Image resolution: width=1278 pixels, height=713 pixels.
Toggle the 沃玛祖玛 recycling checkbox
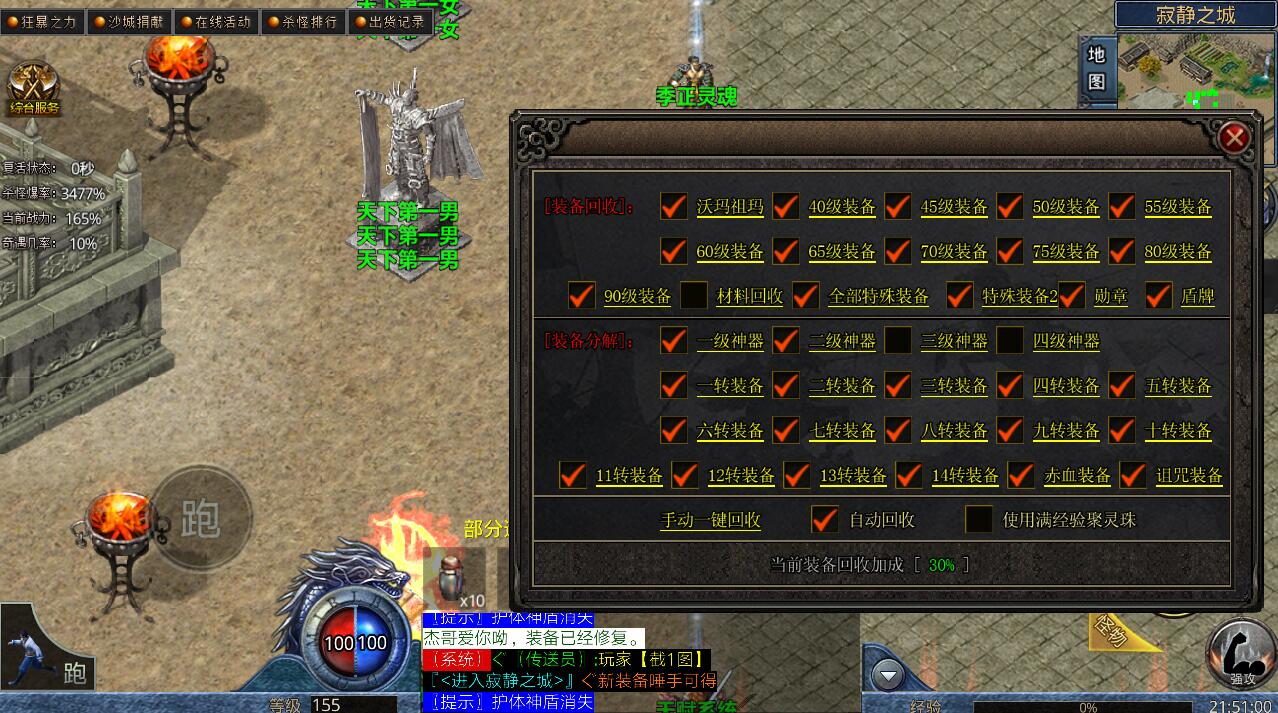(674, 207)
